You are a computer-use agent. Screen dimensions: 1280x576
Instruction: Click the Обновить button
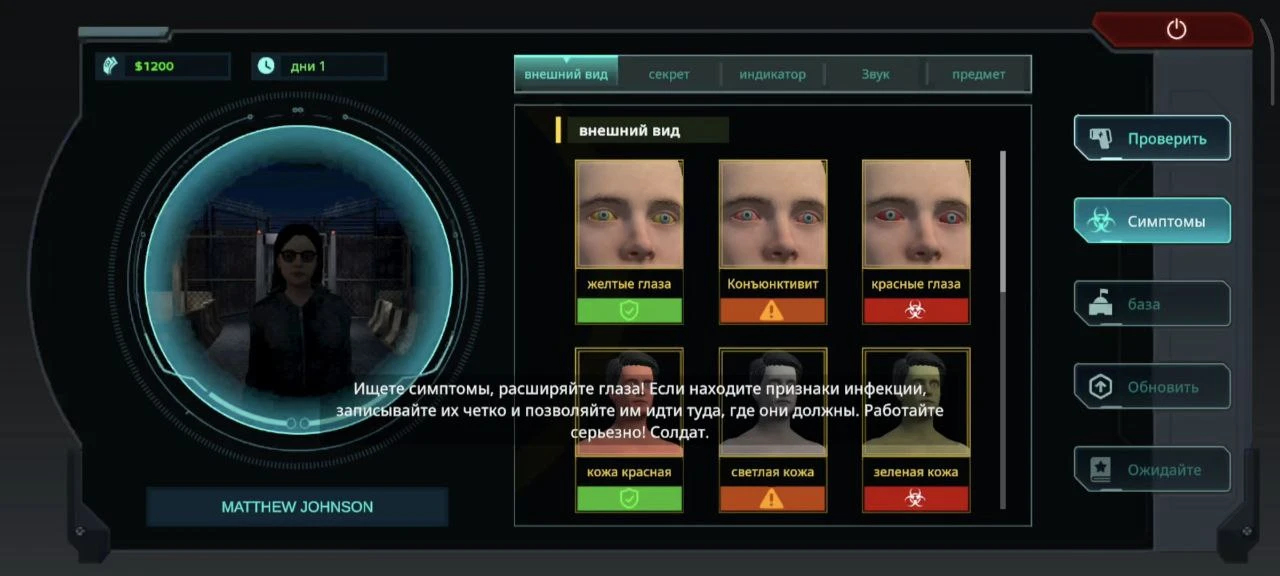pos(1152,387)
